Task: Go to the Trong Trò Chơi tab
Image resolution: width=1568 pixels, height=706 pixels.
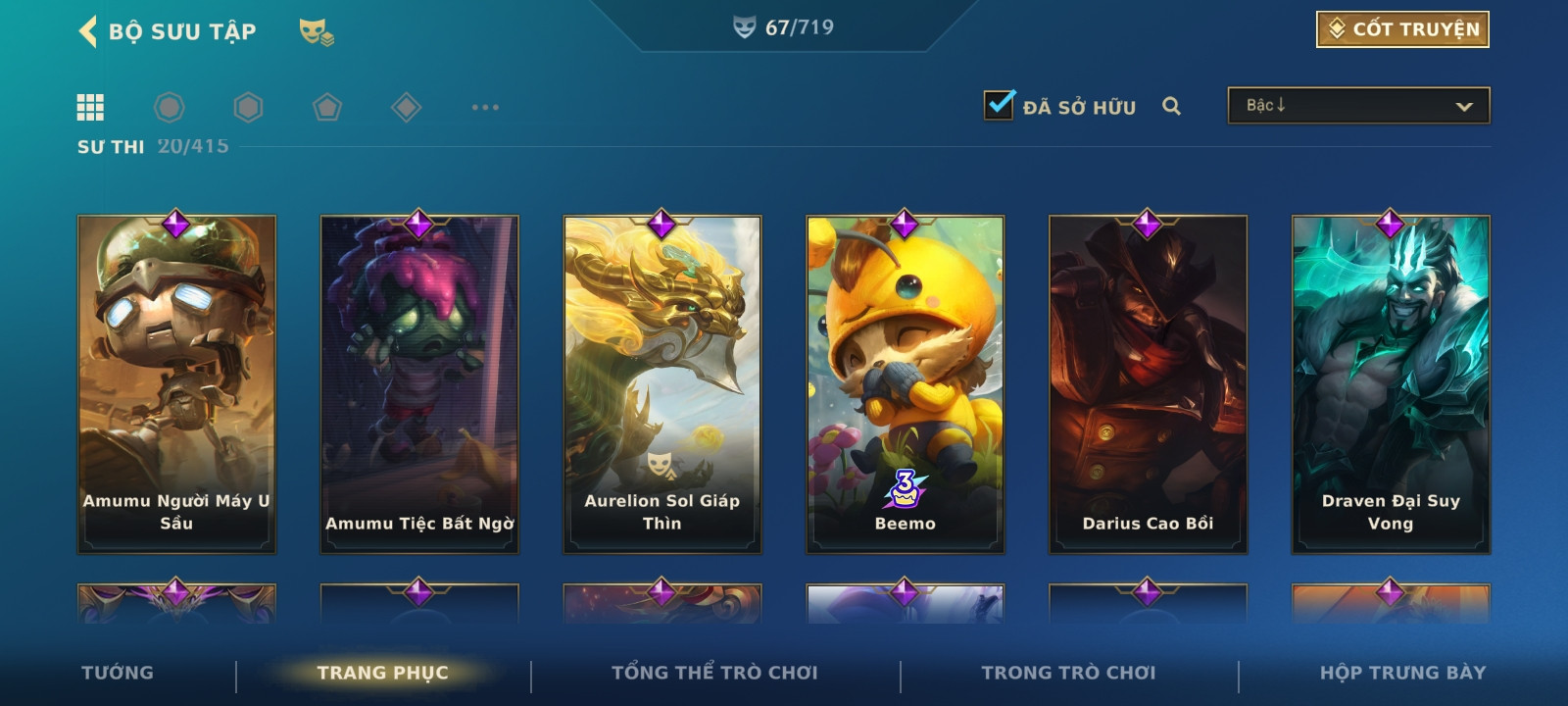Action: [1068, 673]
